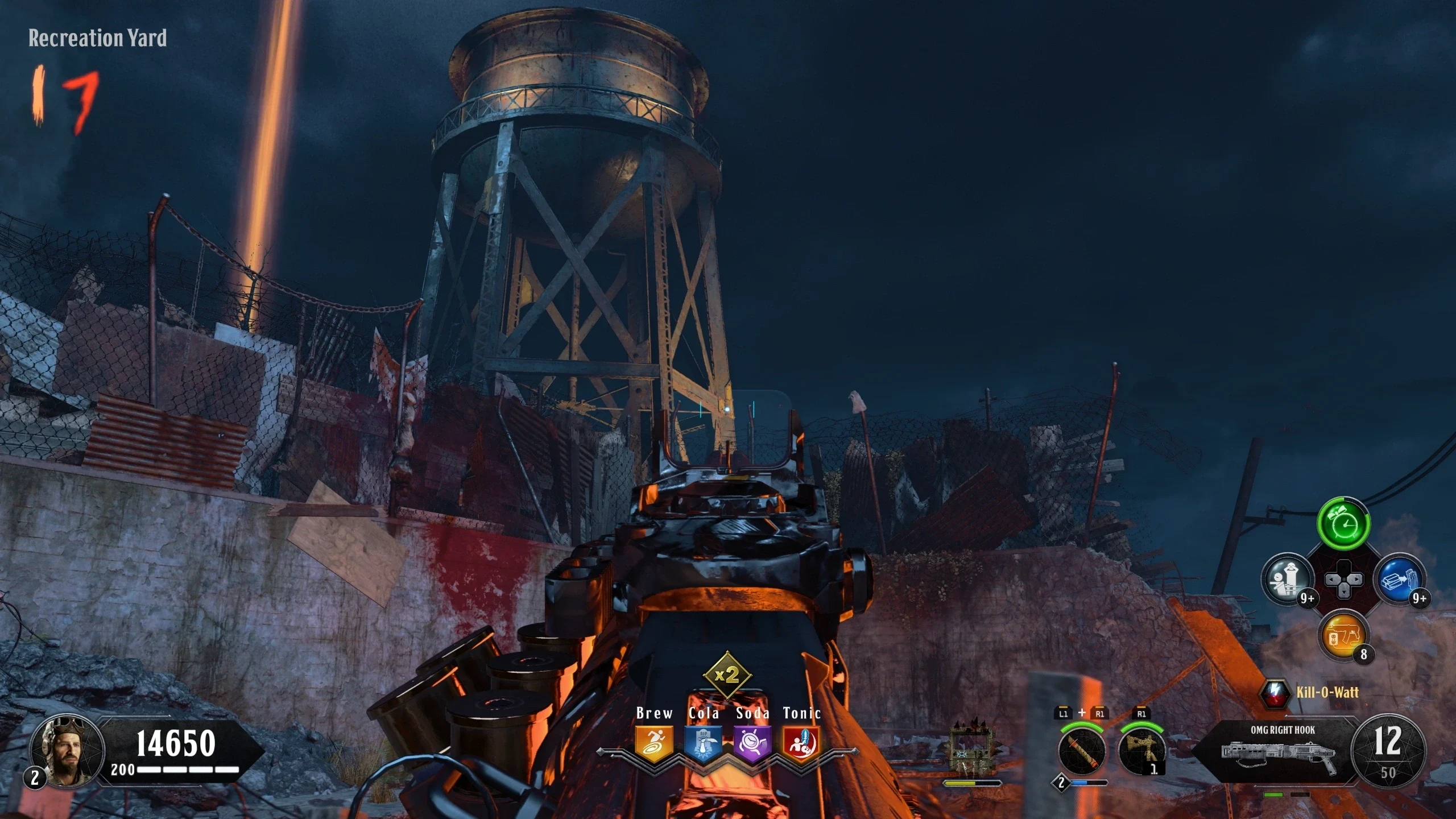Use the orange gun elixir

[1343, 634]
